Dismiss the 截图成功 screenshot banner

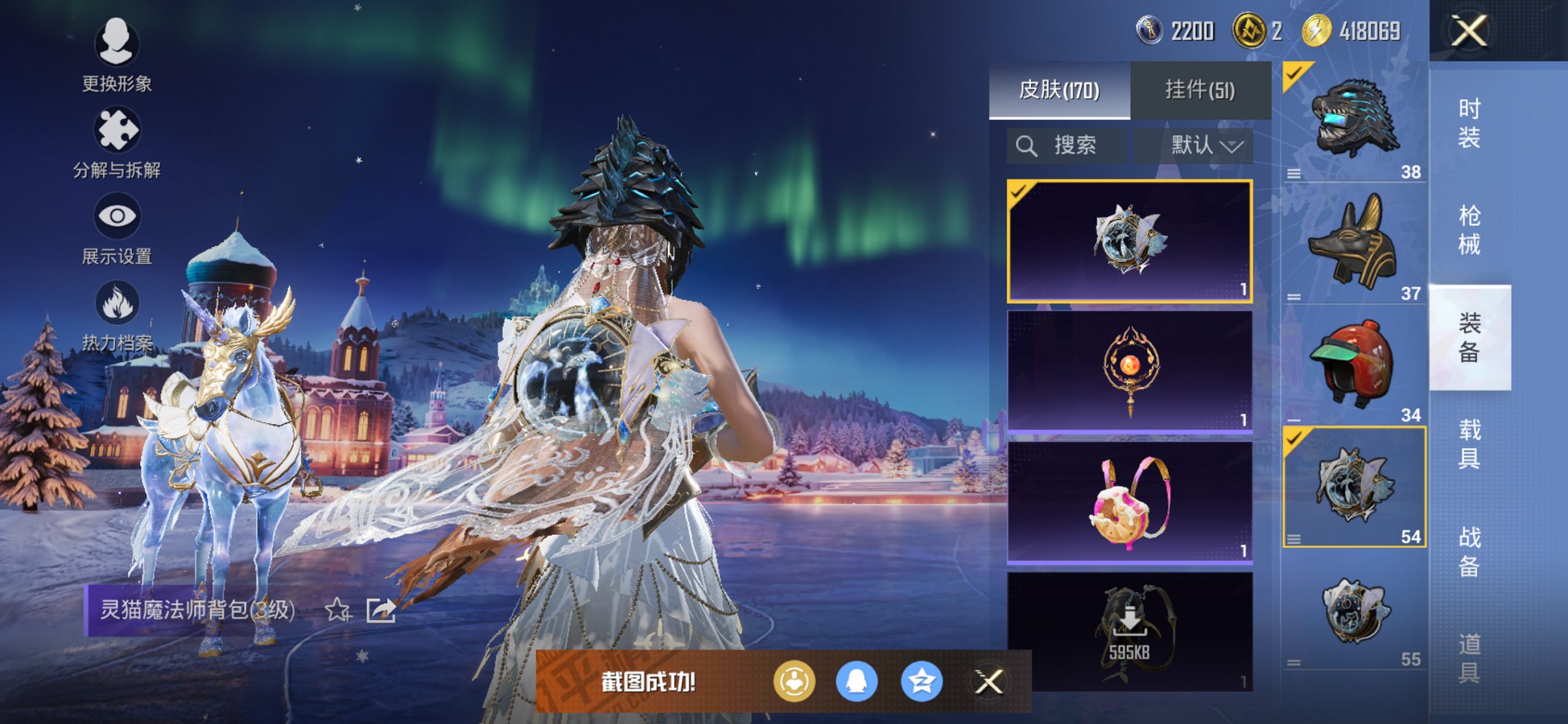(x=989, y=682)
